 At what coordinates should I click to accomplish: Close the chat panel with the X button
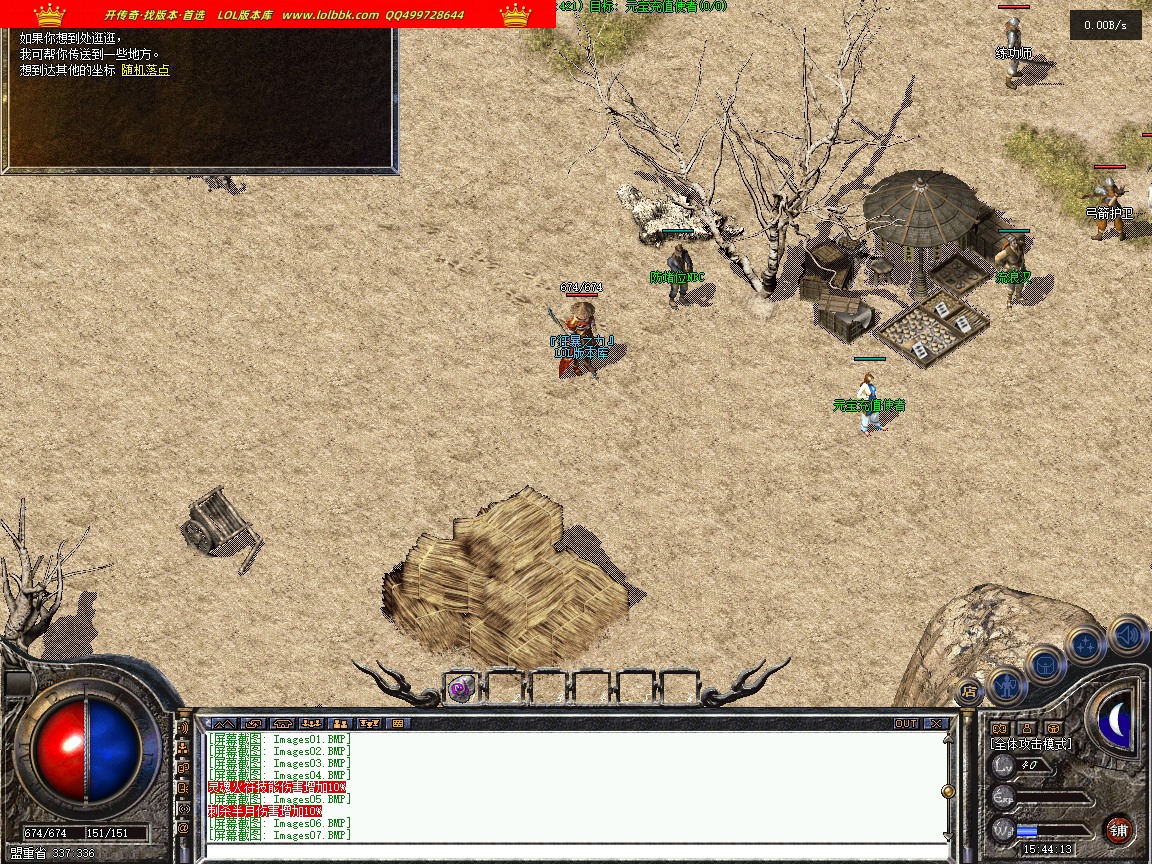(936, 723)
